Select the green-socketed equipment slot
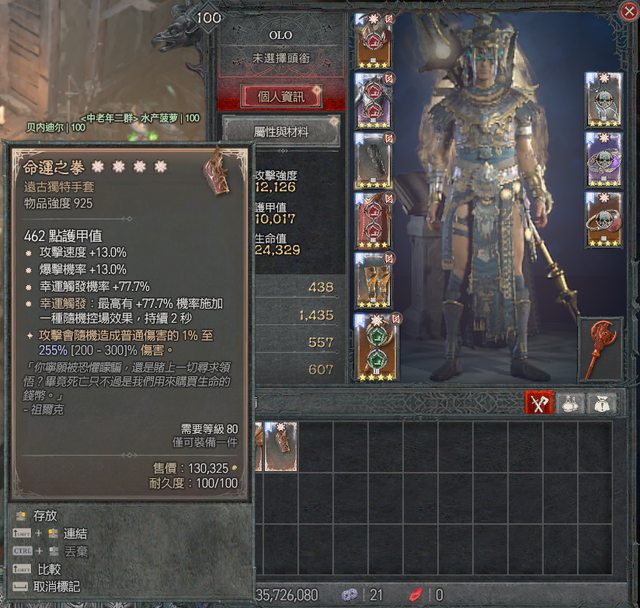Image resolution: width=640 pixels, height=608 pixels. 374,346
